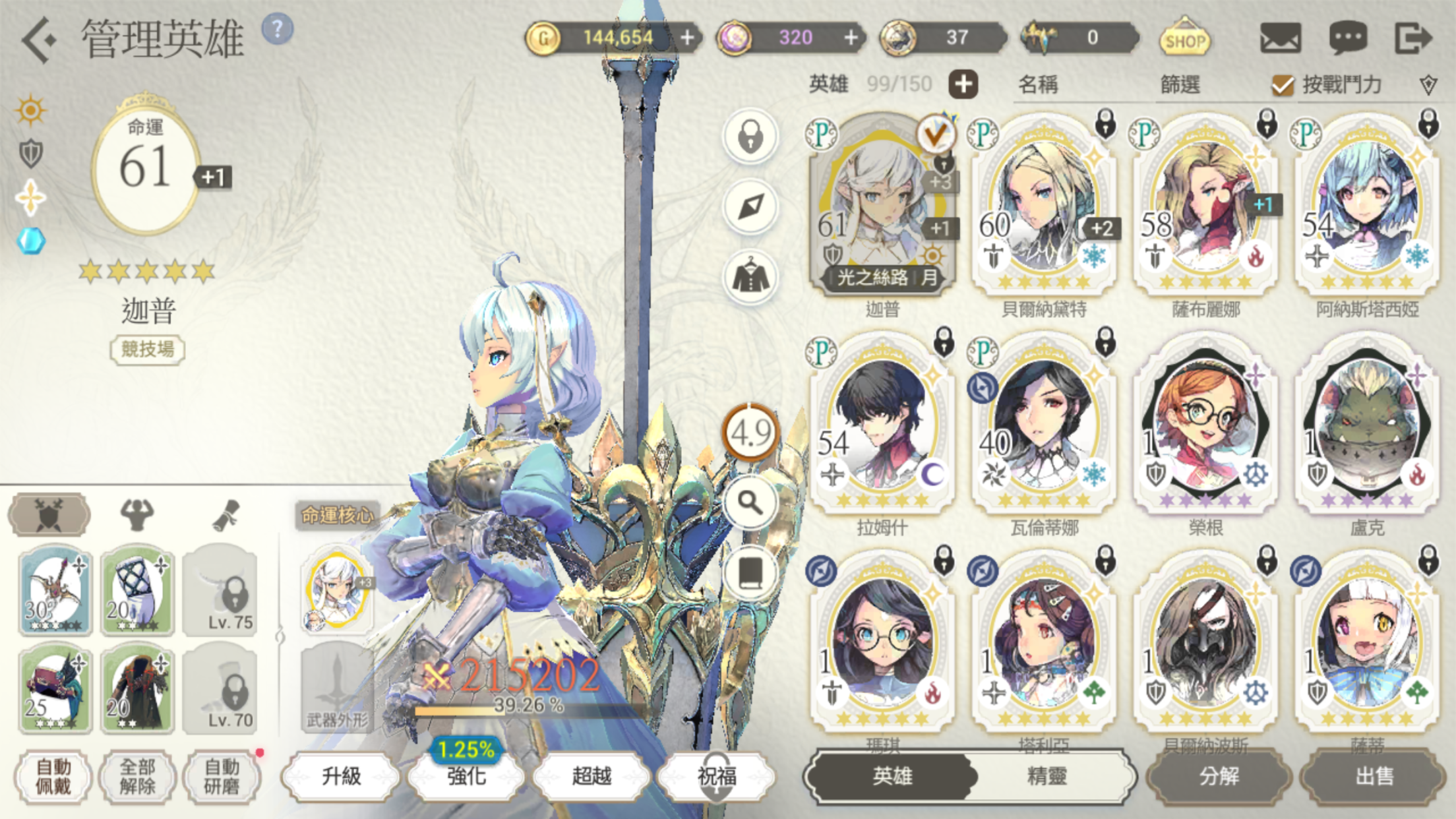This screenshot has width=1456, height=819.
Task: Activate 自動佩戴 auto-equip
Action: [53, 776]
